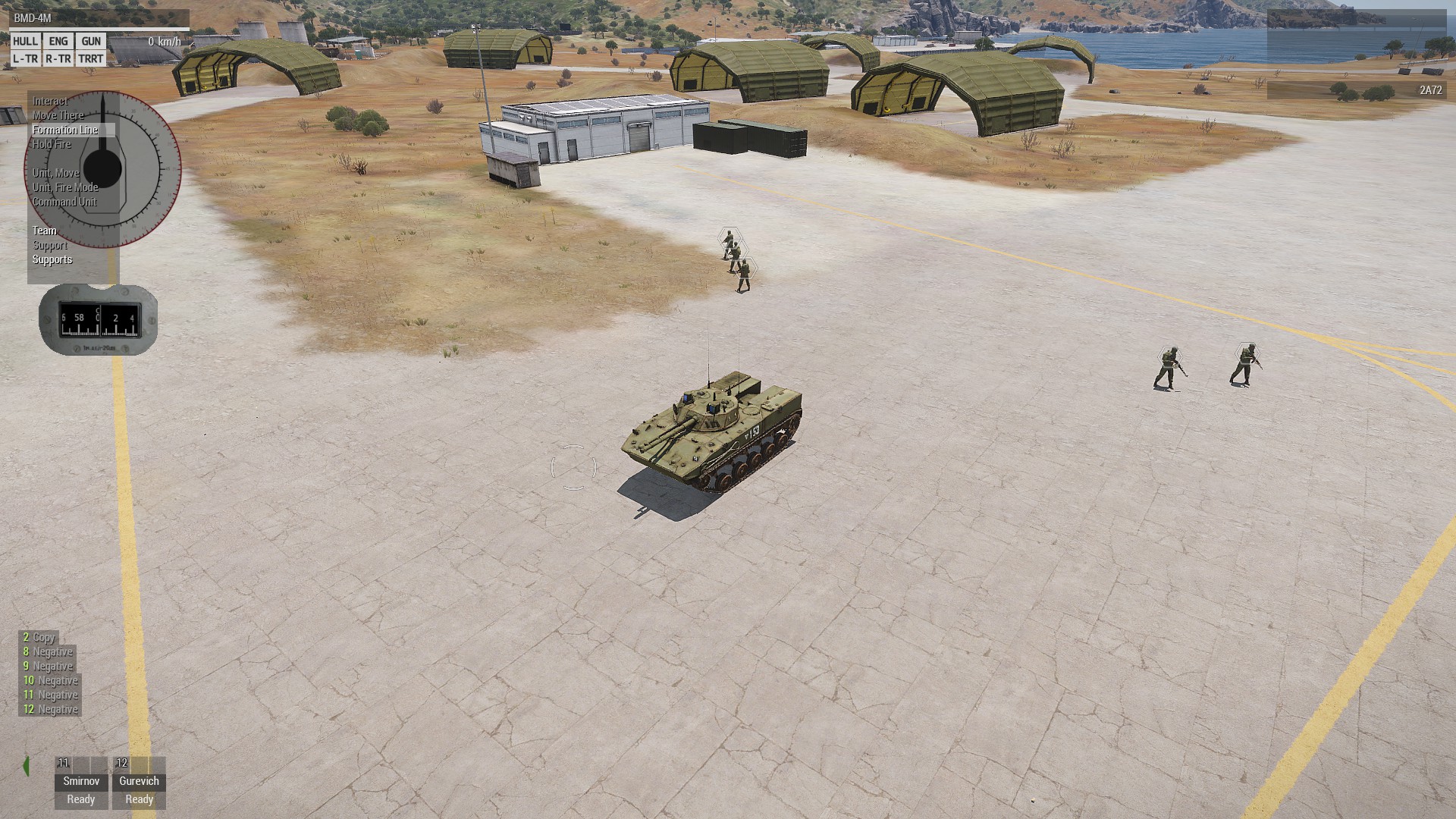This screenshot has height=819, width=1456.
Task: Pick the Formation Line command
Action: (x=65, y=130)
